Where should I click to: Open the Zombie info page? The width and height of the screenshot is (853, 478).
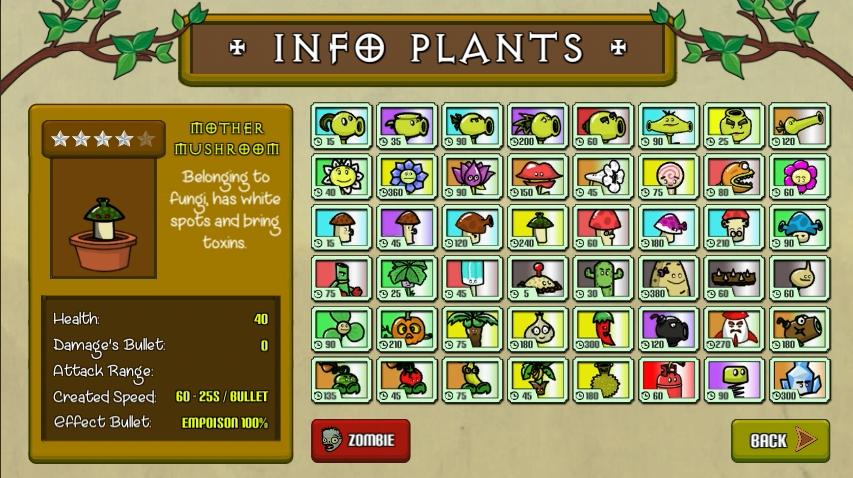[x=360, y=440]
